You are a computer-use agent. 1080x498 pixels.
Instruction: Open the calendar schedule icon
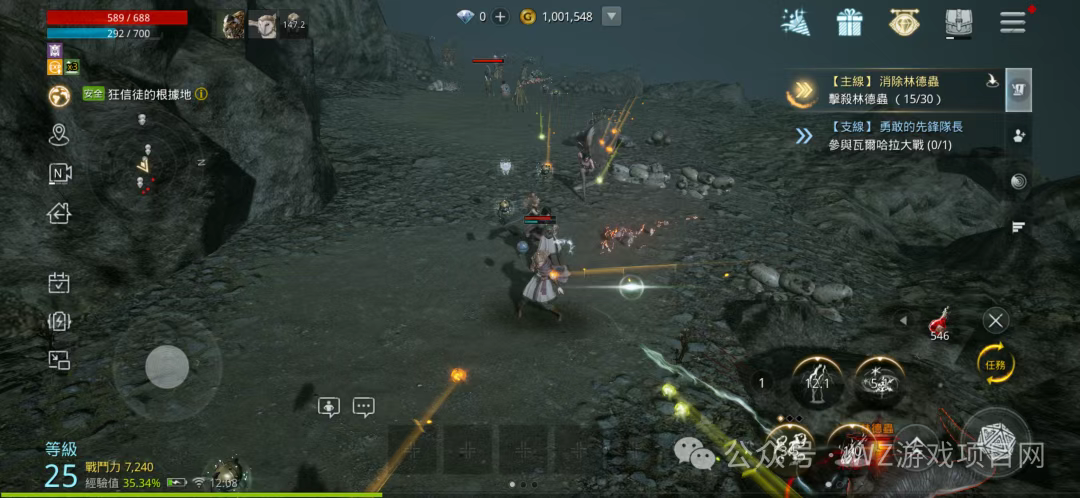(x=59, y=283)
